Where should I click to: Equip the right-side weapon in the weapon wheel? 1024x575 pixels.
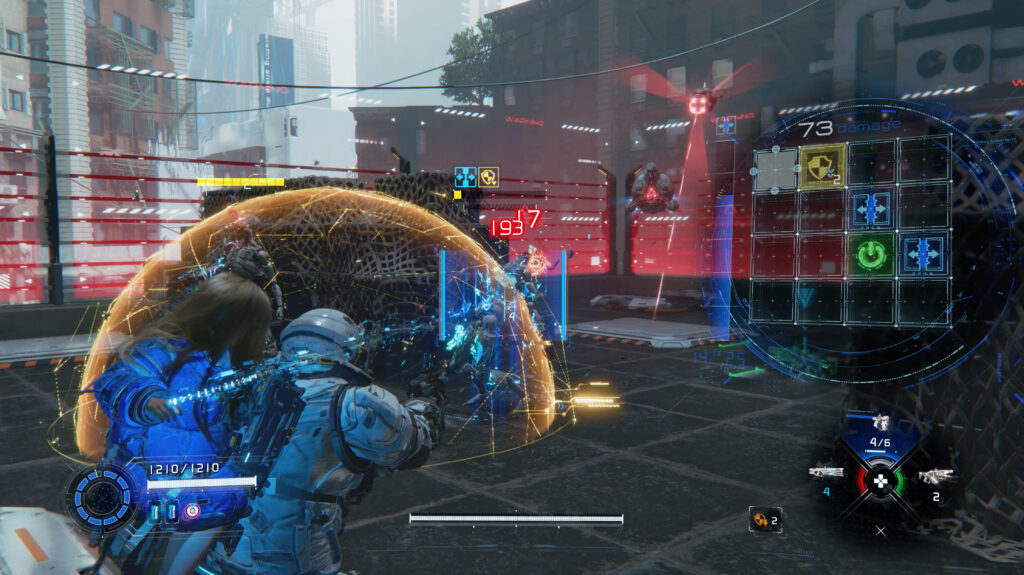[935, 476]
